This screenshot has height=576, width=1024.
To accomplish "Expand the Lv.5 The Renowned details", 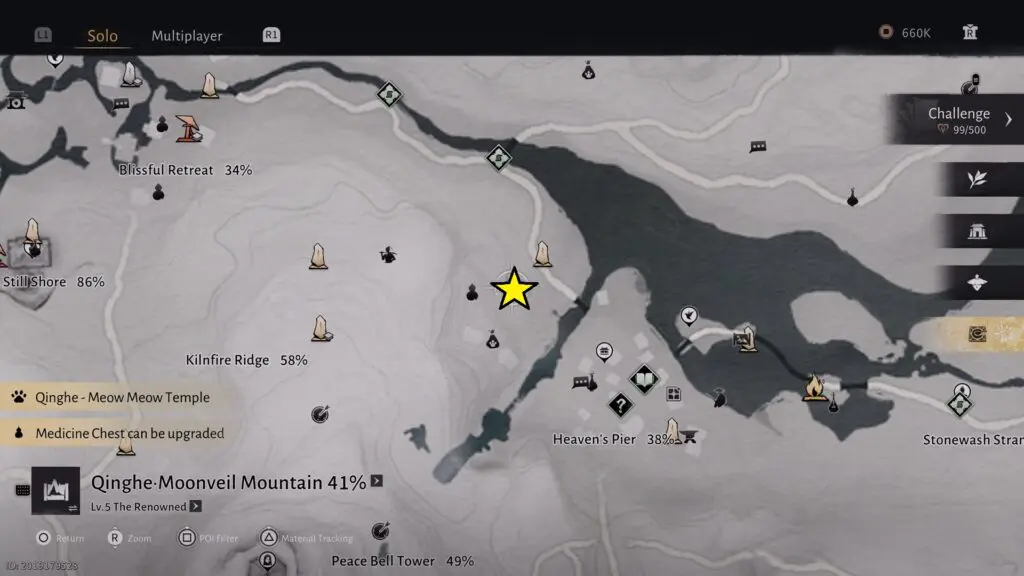I will pos(195,506).
